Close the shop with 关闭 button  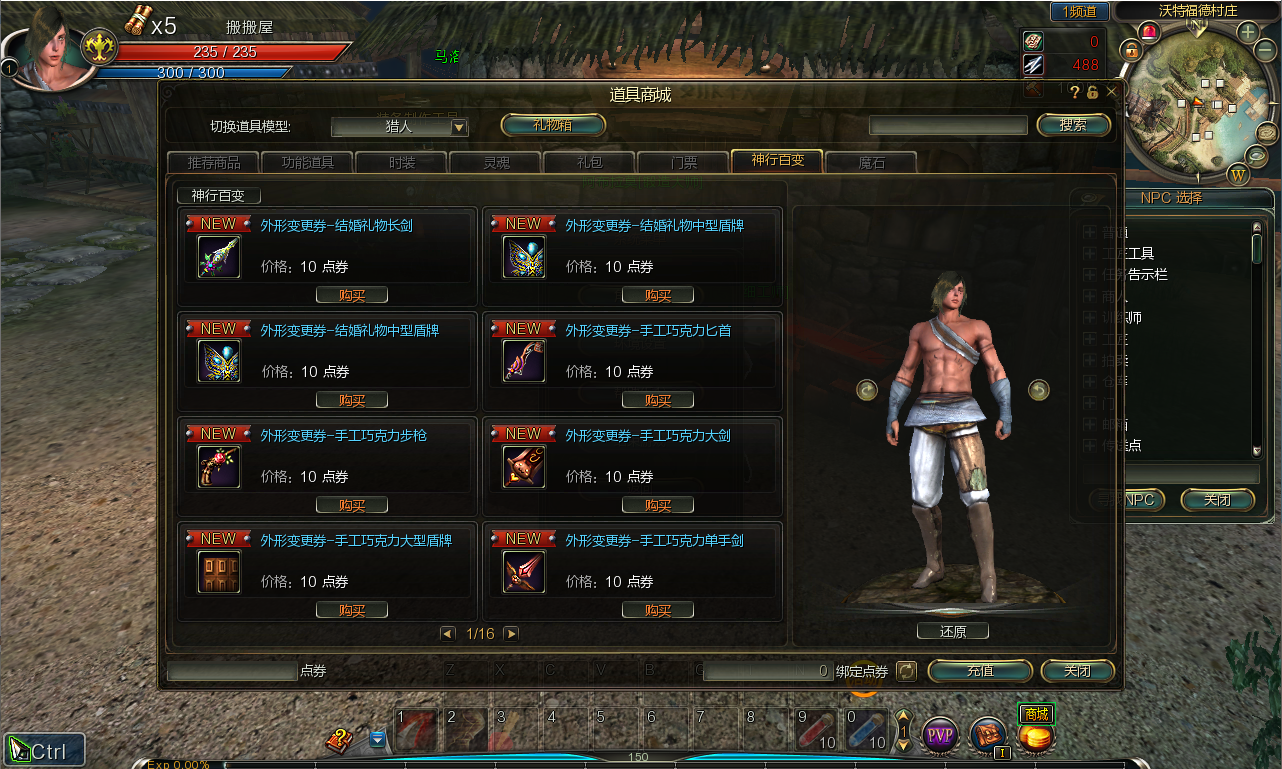[1077, 671]
